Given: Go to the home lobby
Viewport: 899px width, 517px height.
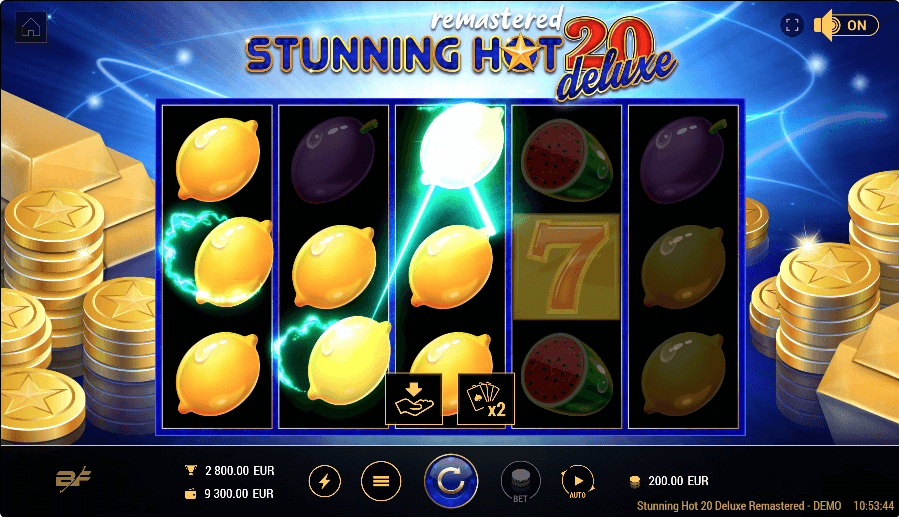Looking at the screenshot, I should coord(32,27).
